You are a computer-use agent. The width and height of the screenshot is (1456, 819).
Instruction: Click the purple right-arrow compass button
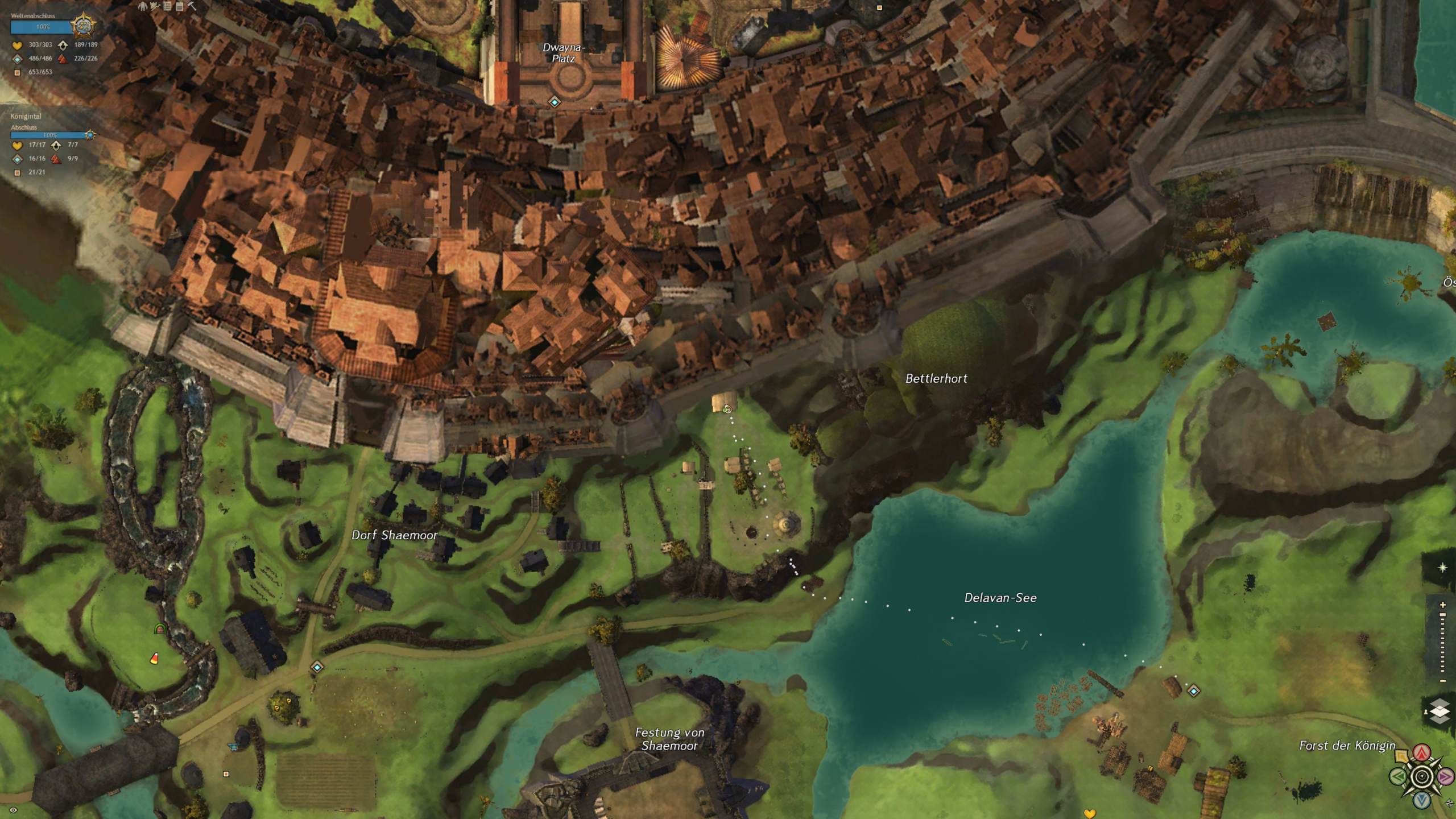coord(1445,776)
